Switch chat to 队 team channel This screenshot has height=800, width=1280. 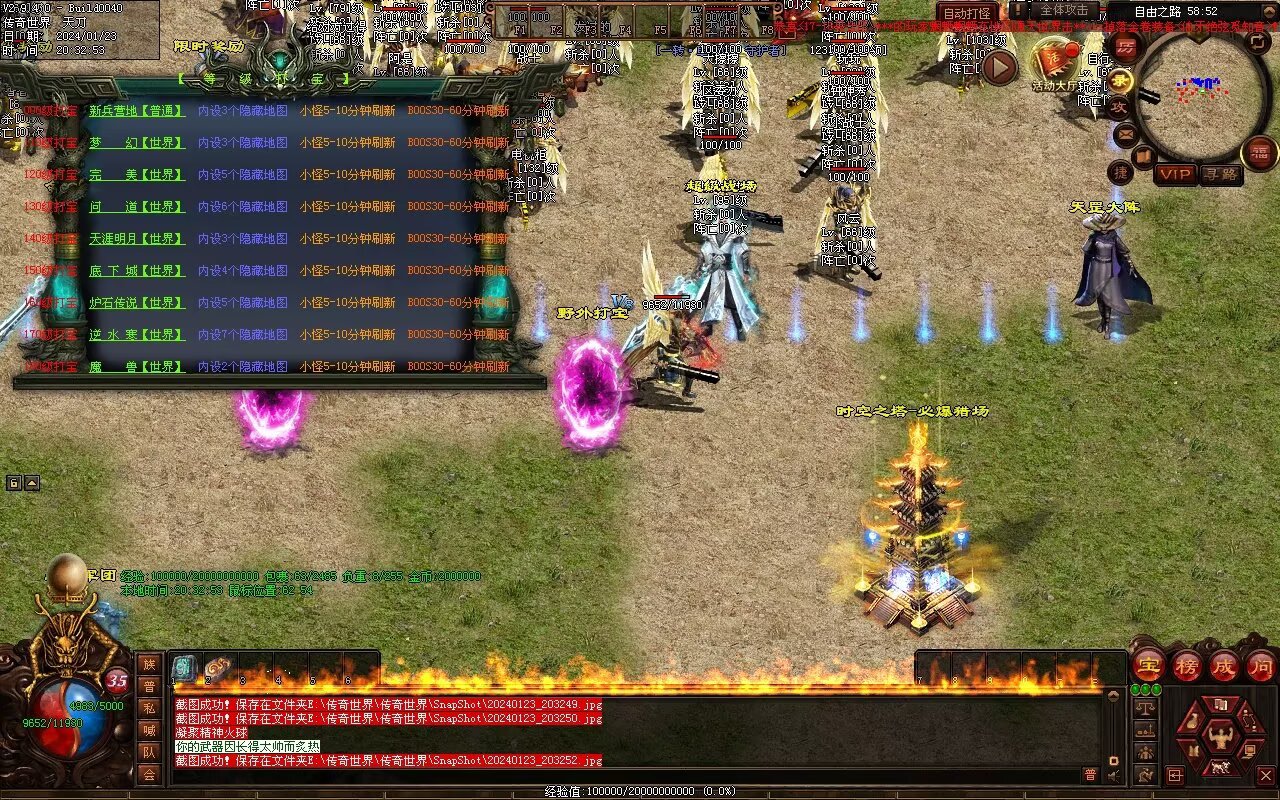[x=149, y=752]
